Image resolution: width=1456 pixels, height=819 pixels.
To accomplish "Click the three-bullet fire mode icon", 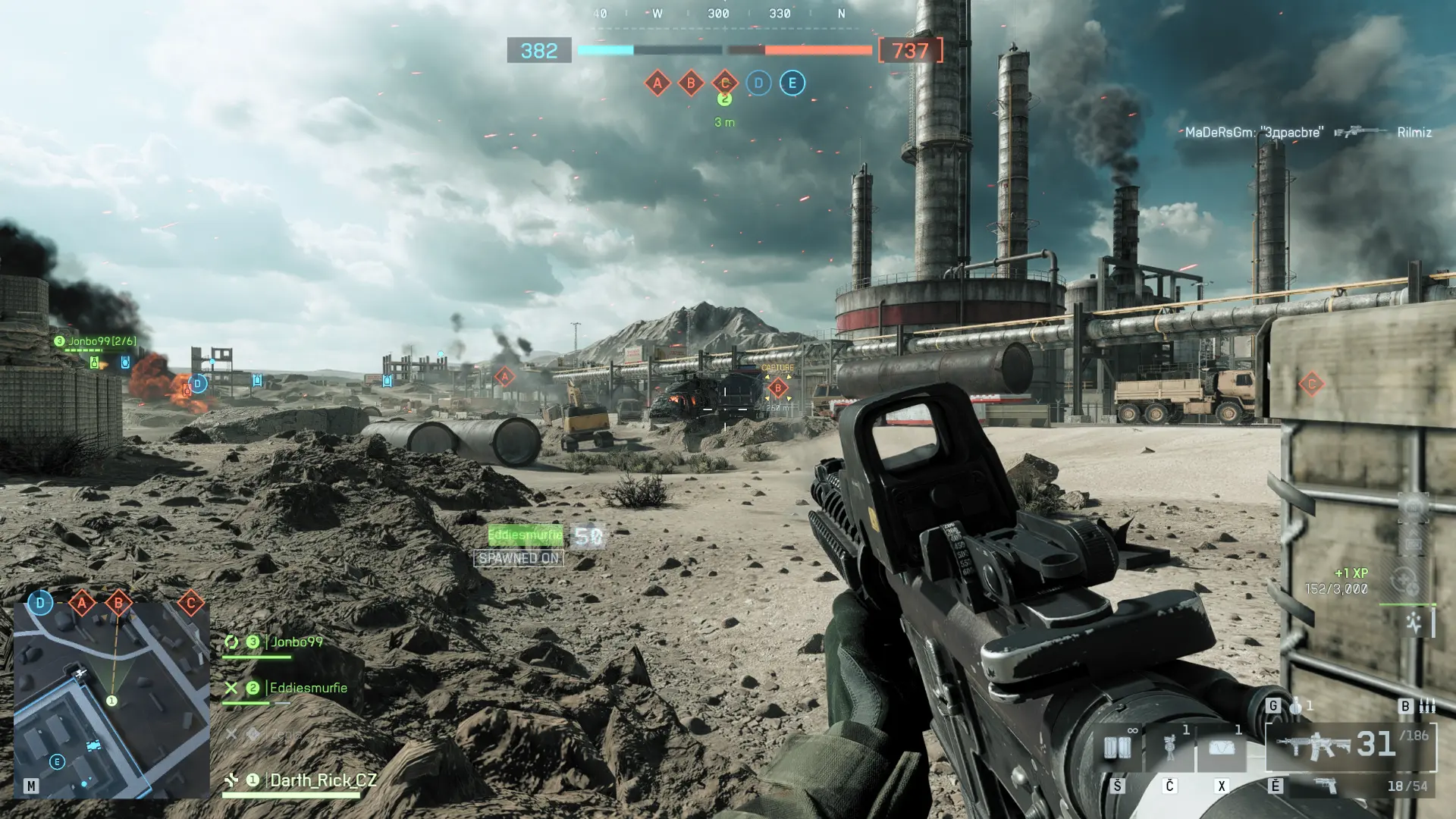I will (1427, 706).
